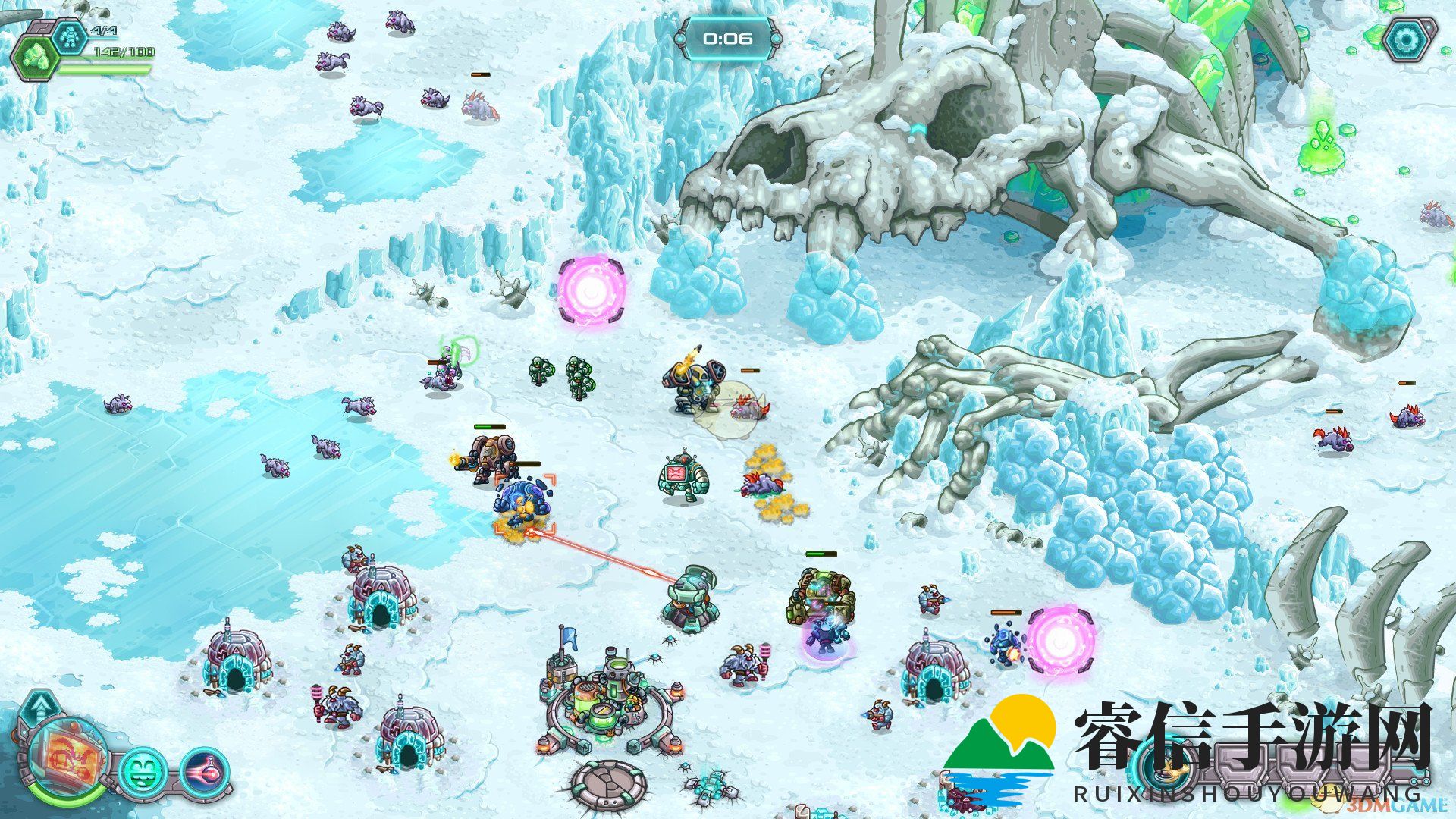Open the gear settings menu
The height and width of the screenshot is (819, 1456).
click(1409, 39)
